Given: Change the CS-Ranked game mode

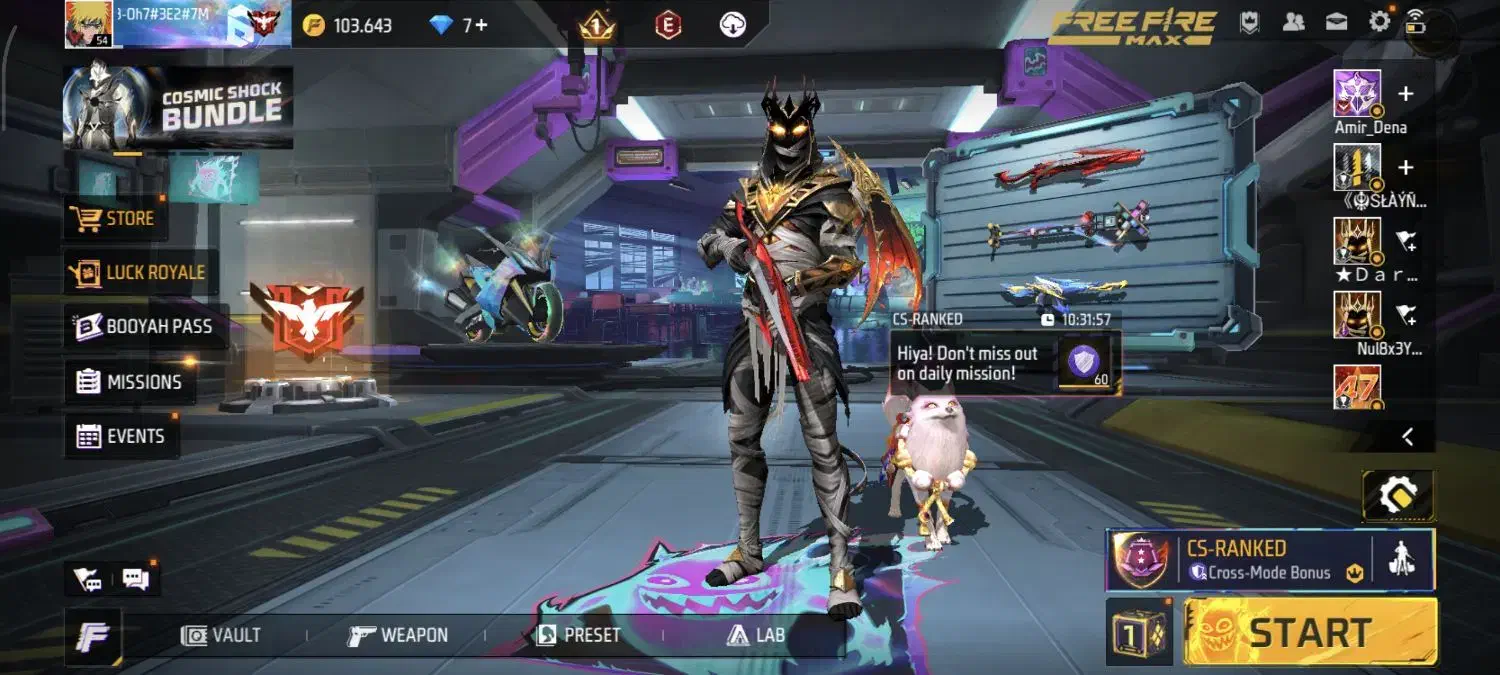Looking at the screenshot, I should click(1238, 560).
